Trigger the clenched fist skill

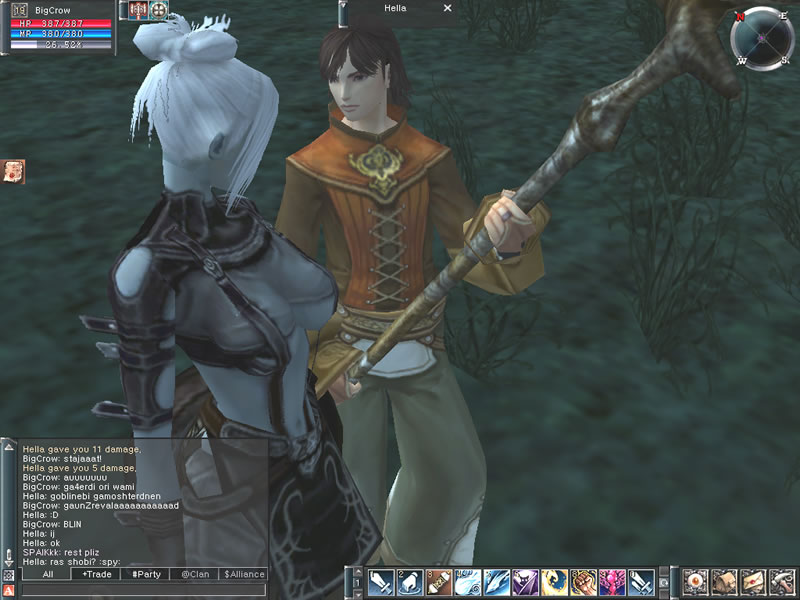(584, 583)
